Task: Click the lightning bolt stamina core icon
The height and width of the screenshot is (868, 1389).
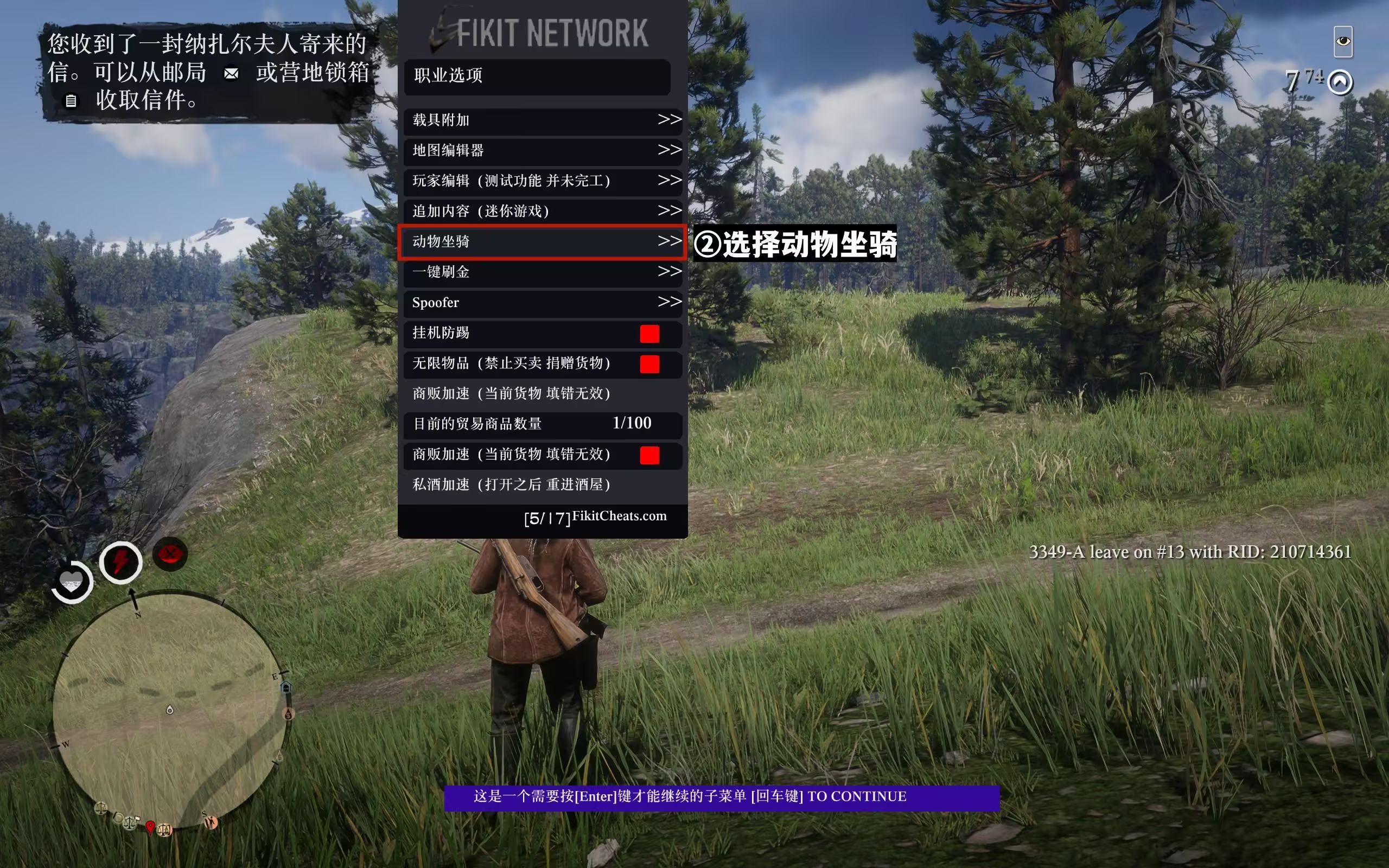Action: (x=120, y=562)
